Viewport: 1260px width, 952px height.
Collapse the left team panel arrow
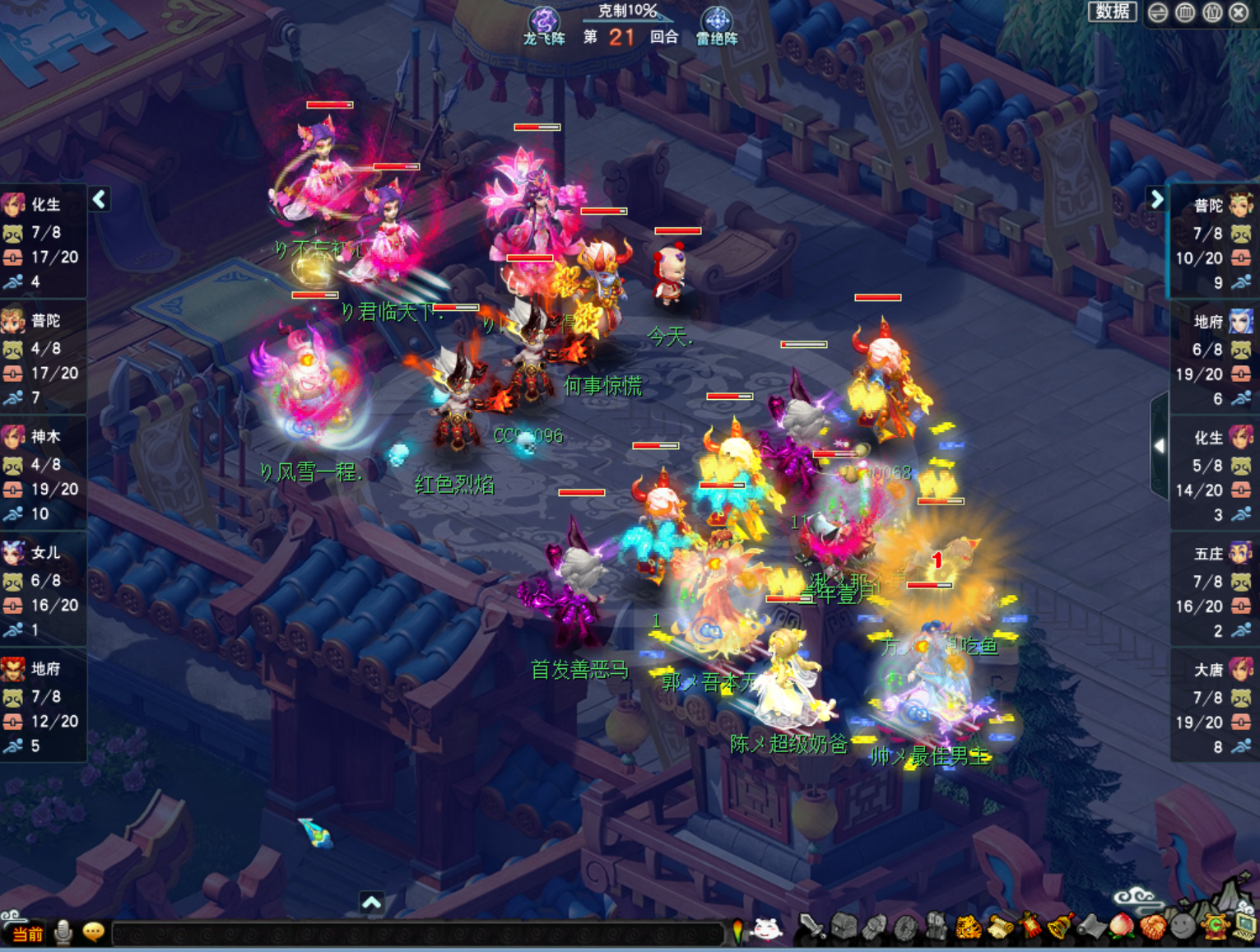(100, 199)
